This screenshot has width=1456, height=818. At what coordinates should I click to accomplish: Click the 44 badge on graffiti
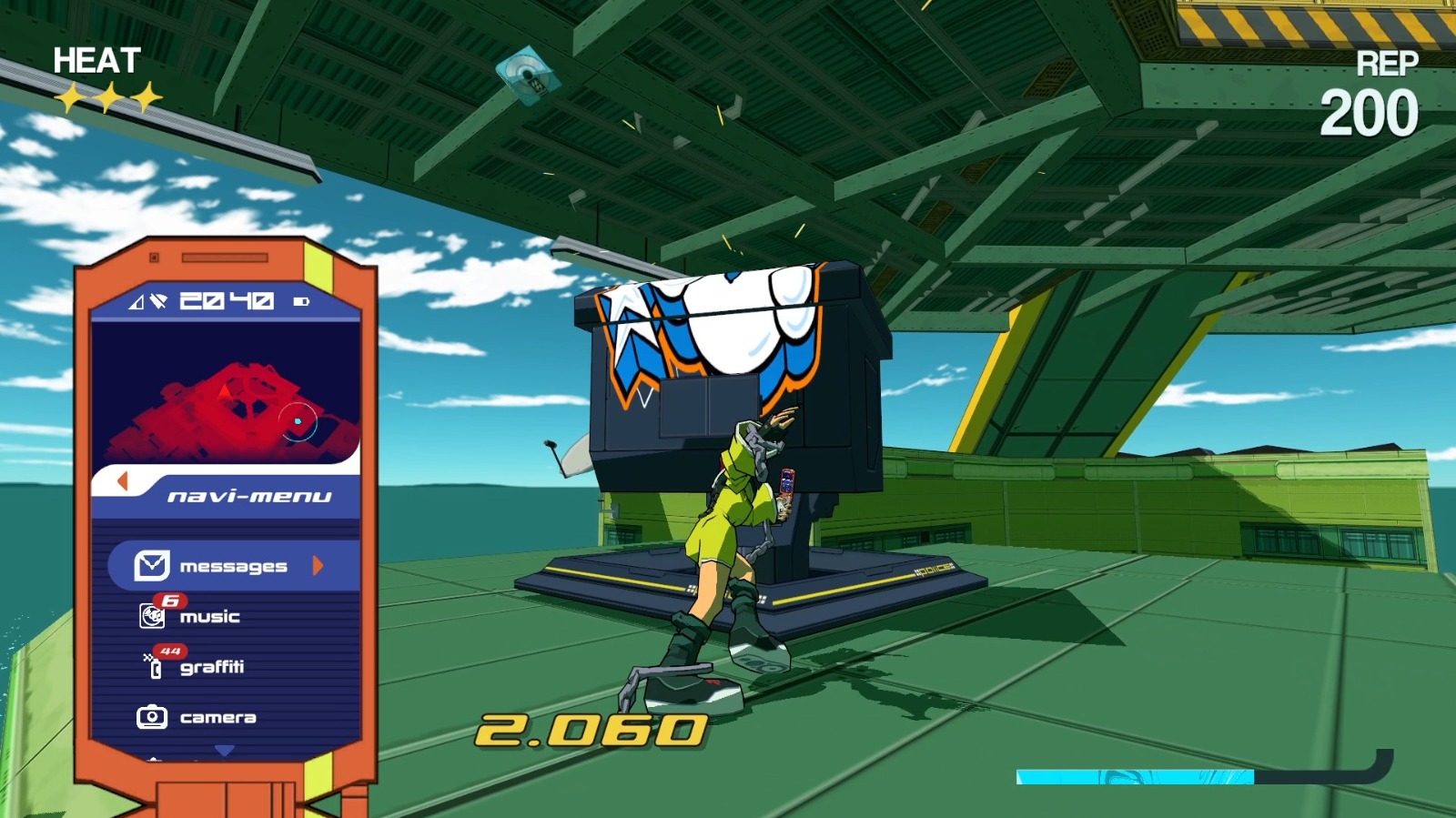170,651
